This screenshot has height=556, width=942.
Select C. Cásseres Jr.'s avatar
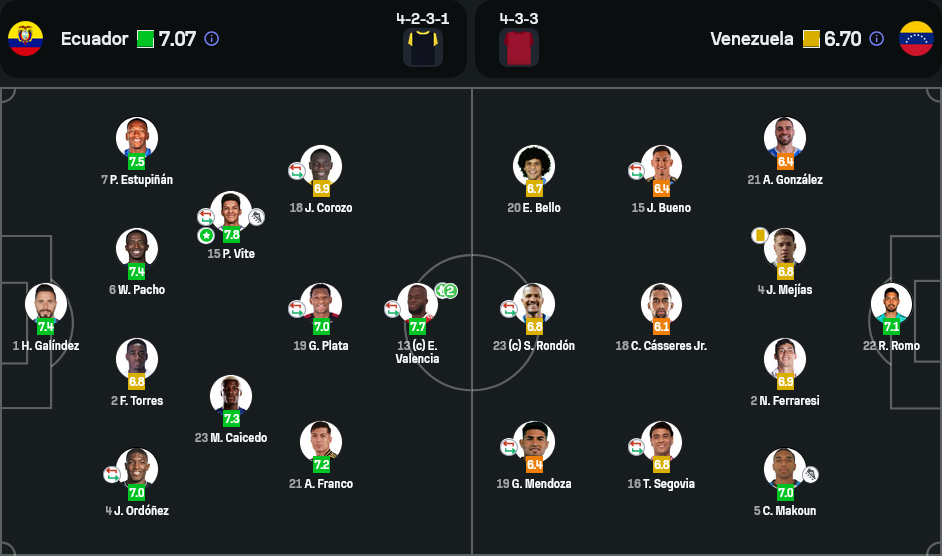pos(661,304)
